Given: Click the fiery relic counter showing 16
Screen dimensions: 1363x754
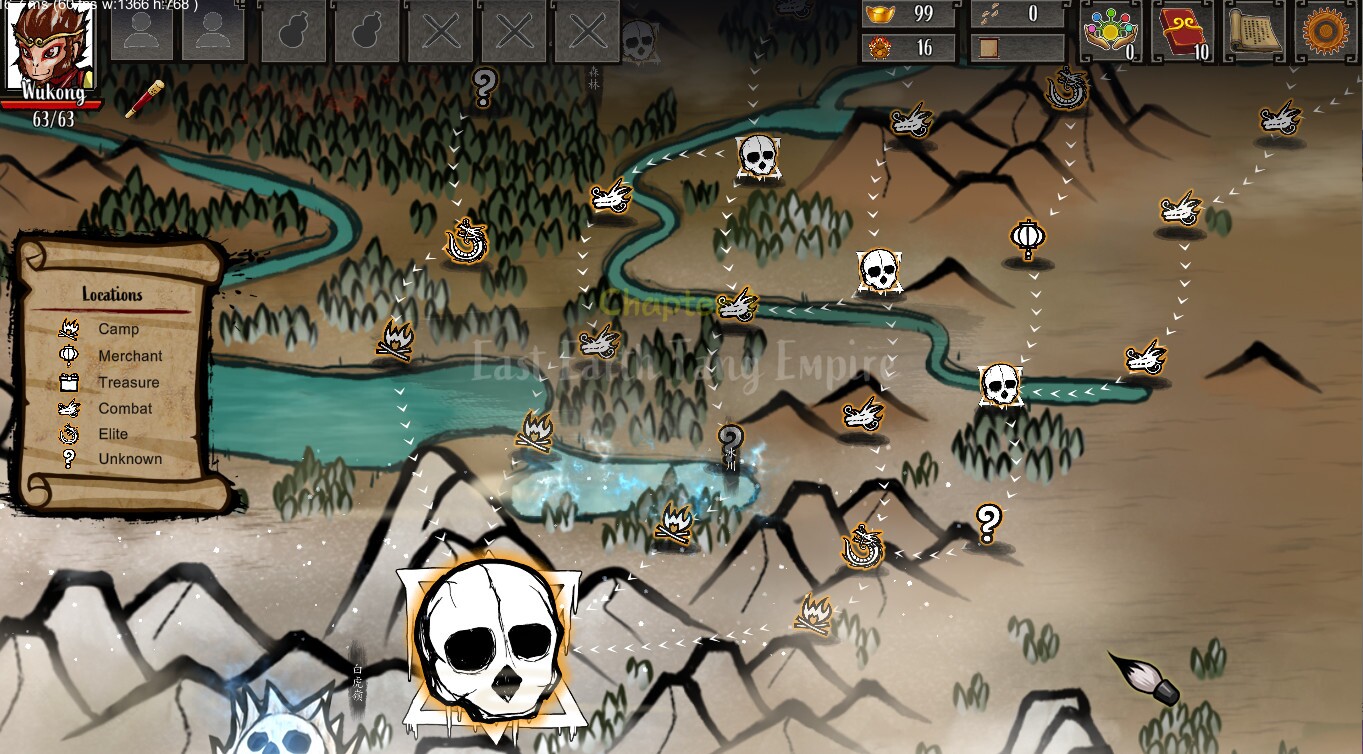Looking at the screenshot, I should pyautogui.click(x=905, y=46).
